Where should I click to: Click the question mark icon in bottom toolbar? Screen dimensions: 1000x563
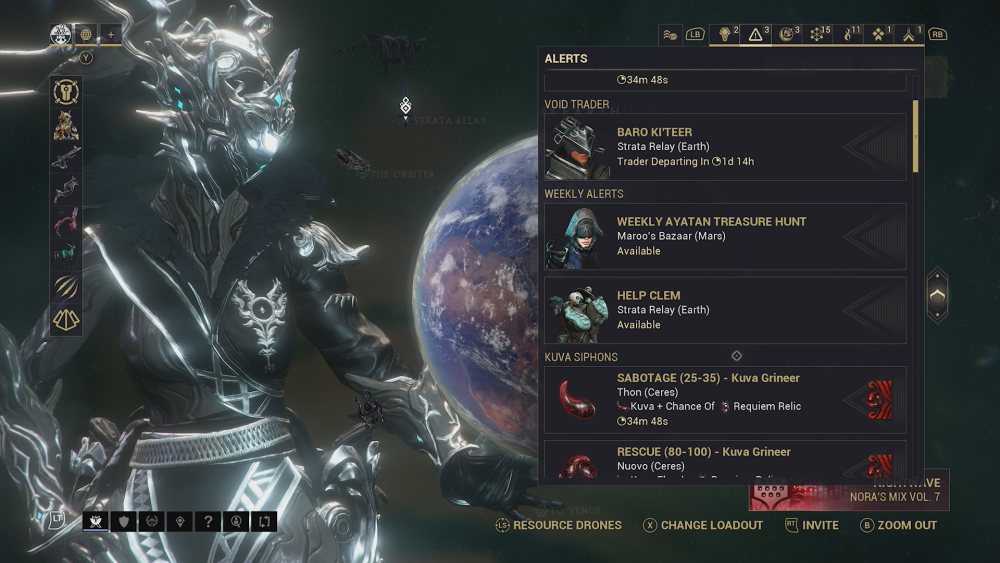click(208, 521)
